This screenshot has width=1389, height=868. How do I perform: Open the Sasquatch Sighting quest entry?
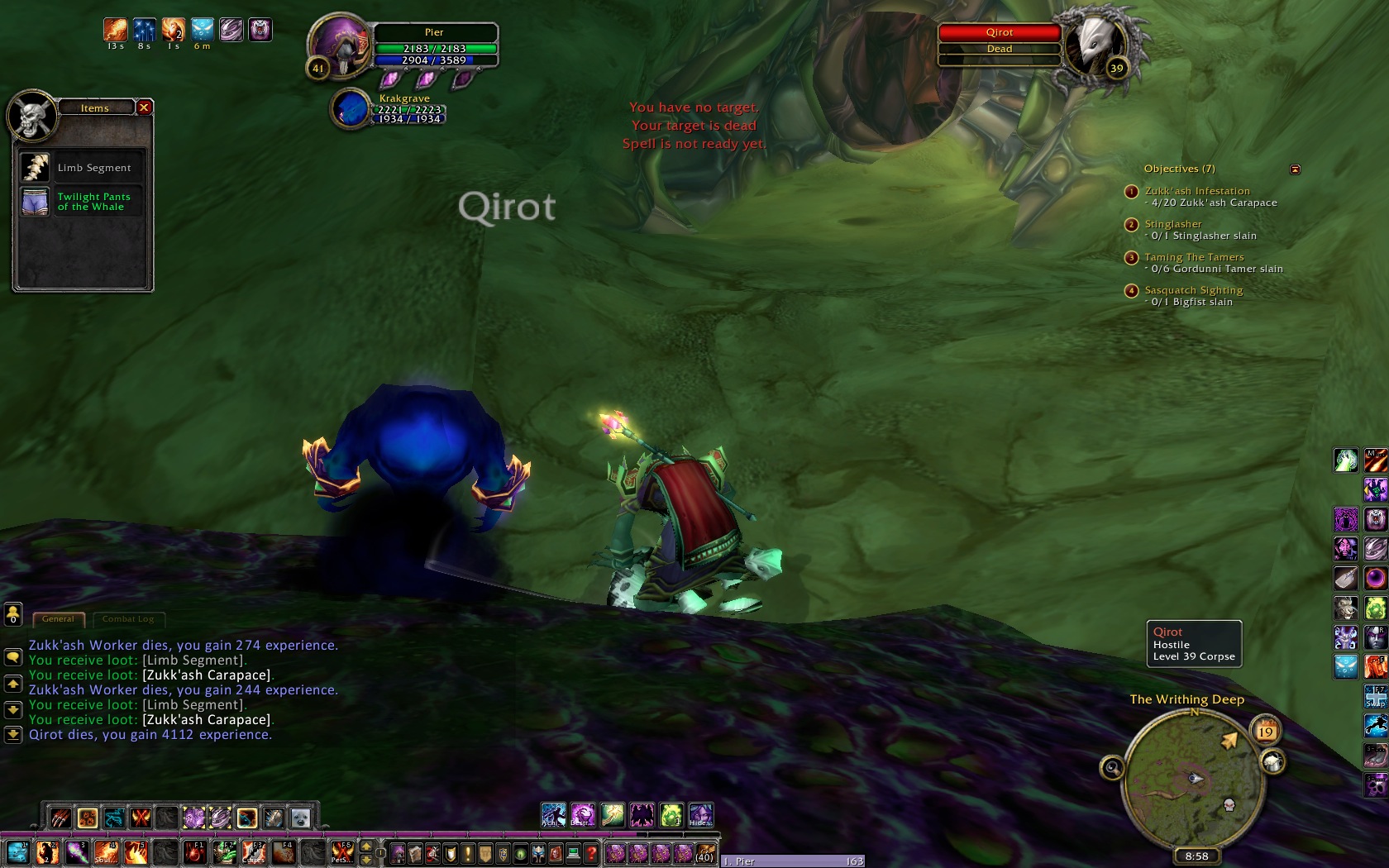pos(1193,290)
